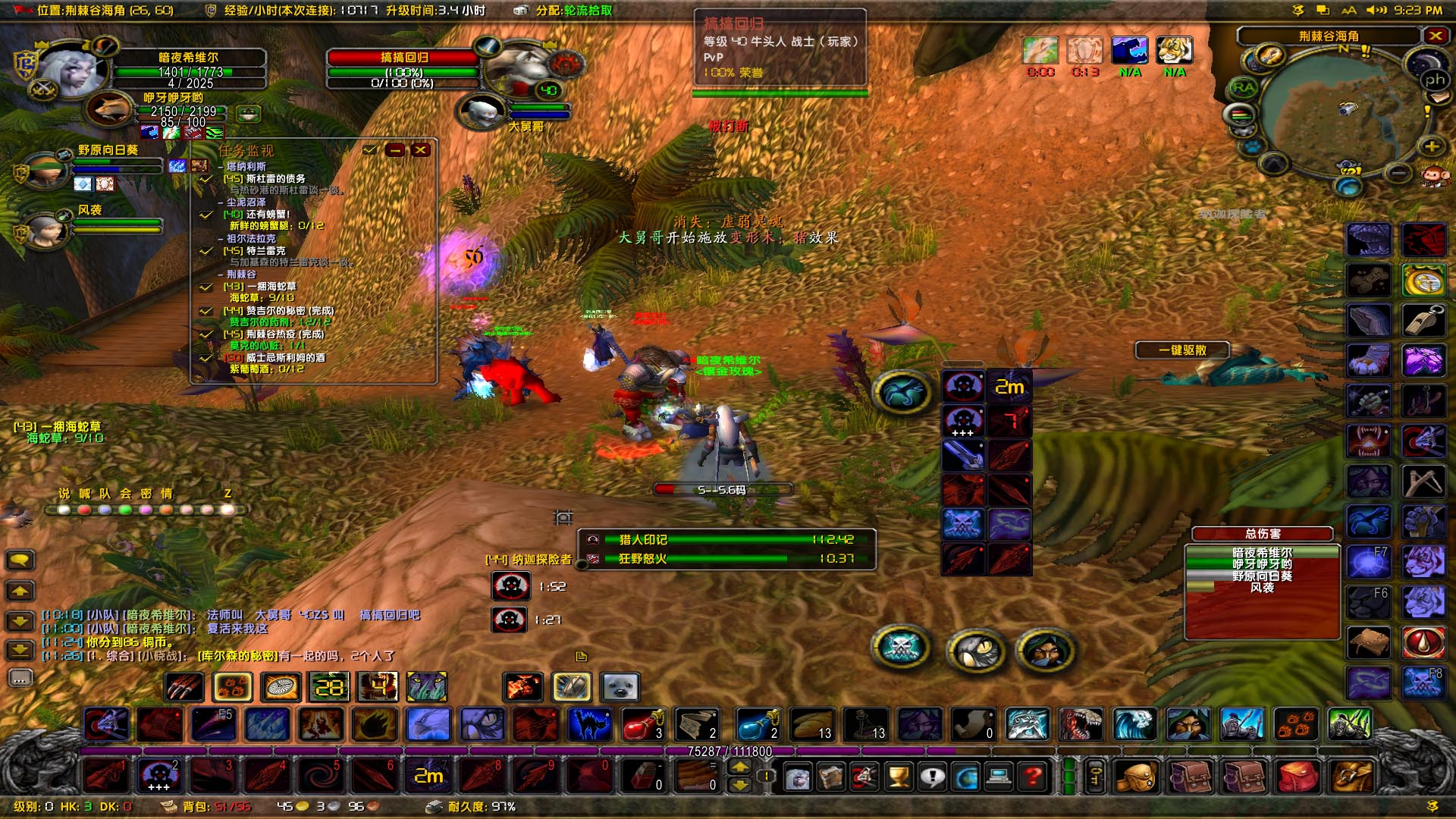The width and height of the screenshot is (1456, 819).
Task: Switch to the 会 chat channel tab
Action: coord(127,492)
